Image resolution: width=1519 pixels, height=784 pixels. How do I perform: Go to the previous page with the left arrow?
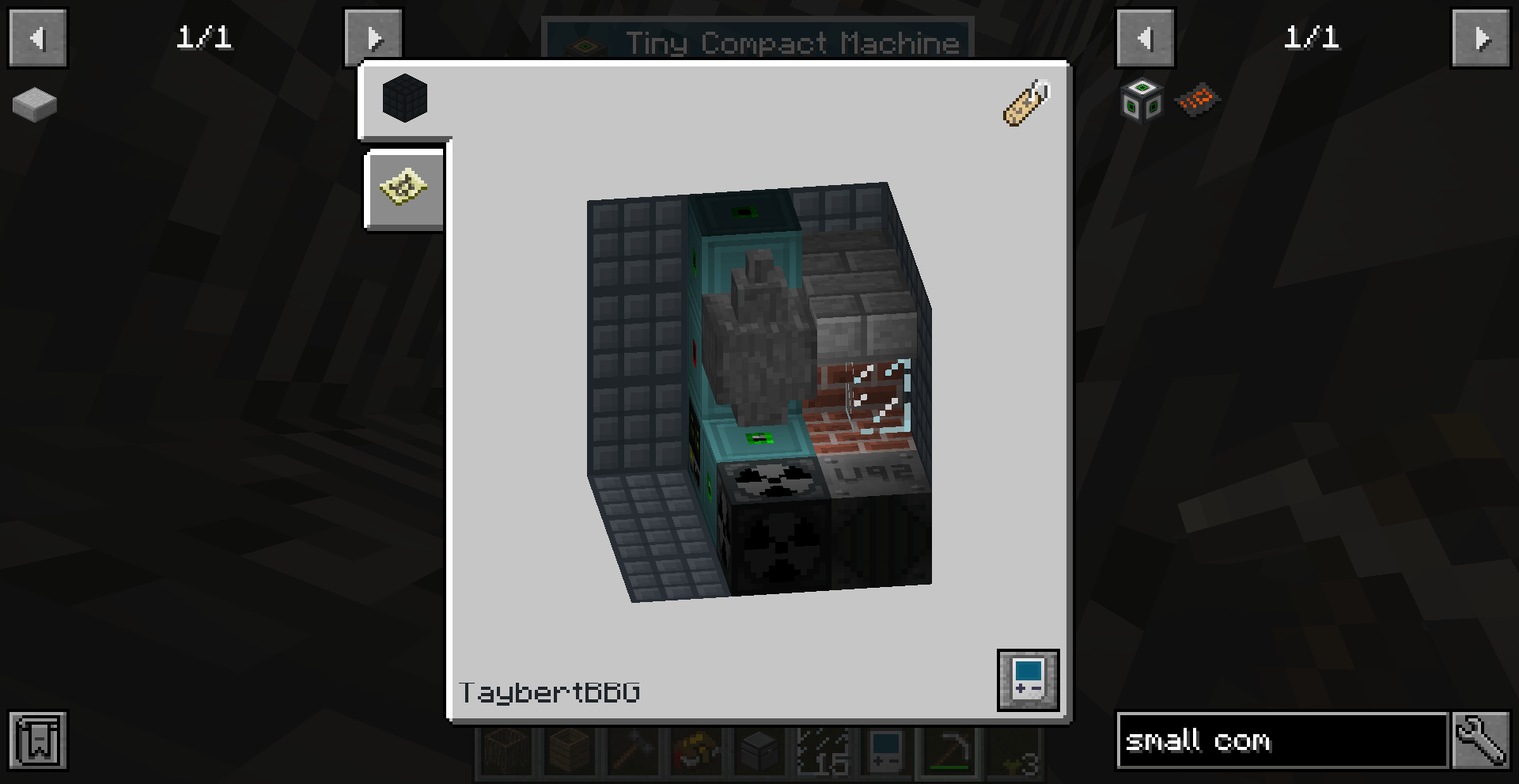pos(36,36)
